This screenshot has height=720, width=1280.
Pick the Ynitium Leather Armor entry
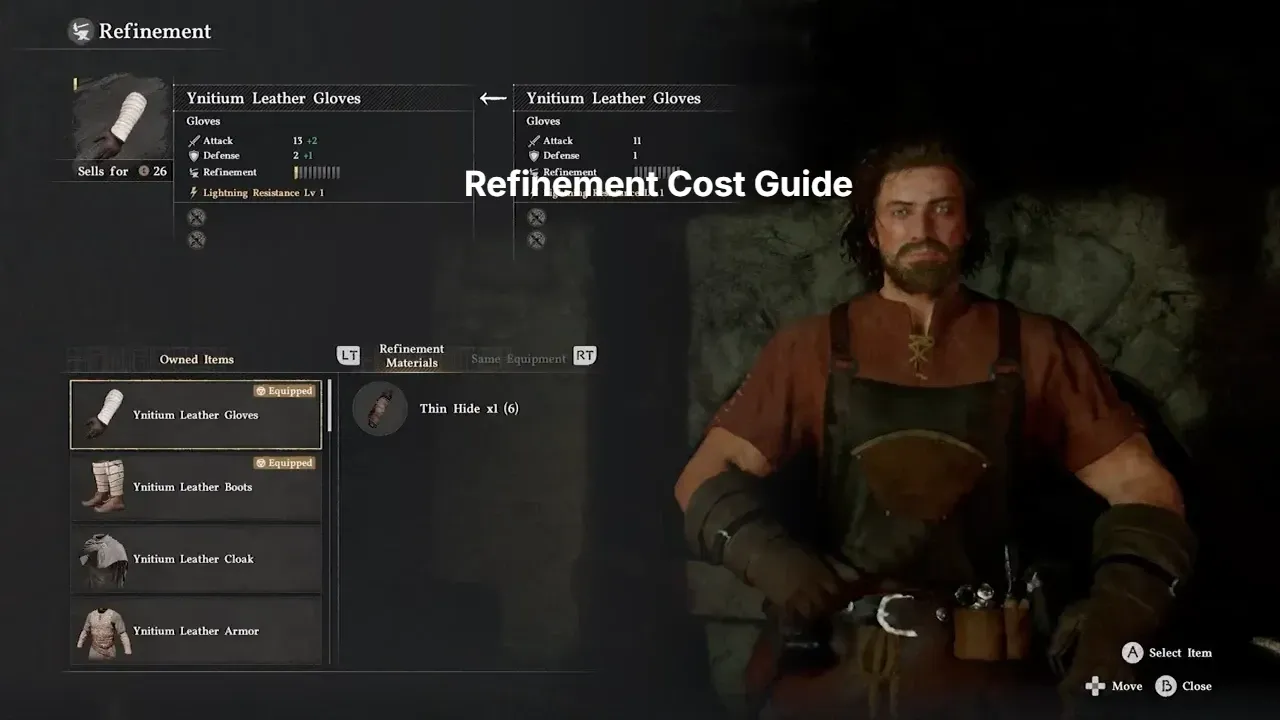point(196,631)
